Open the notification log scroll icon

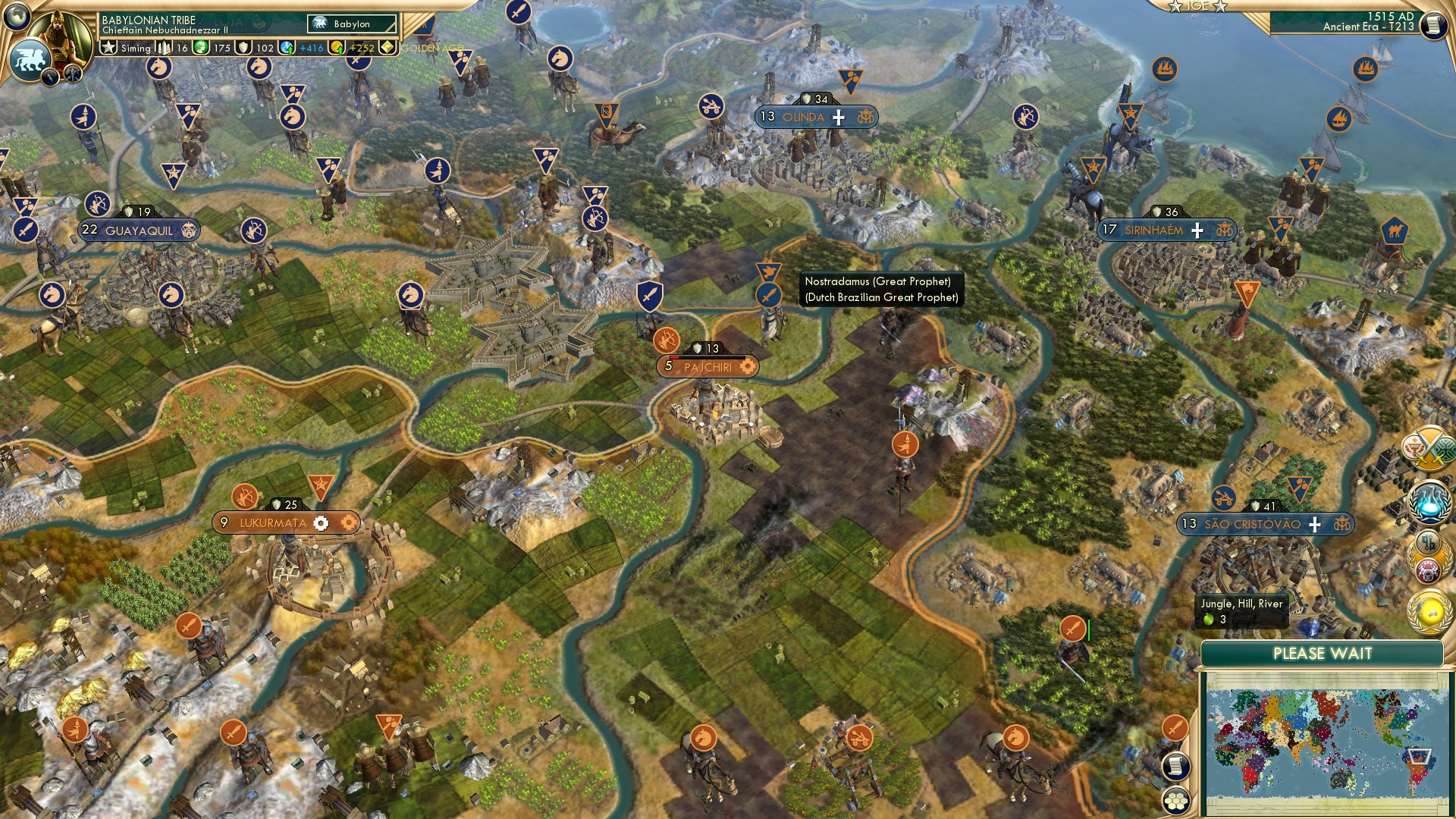click(x=1175, y=767)
